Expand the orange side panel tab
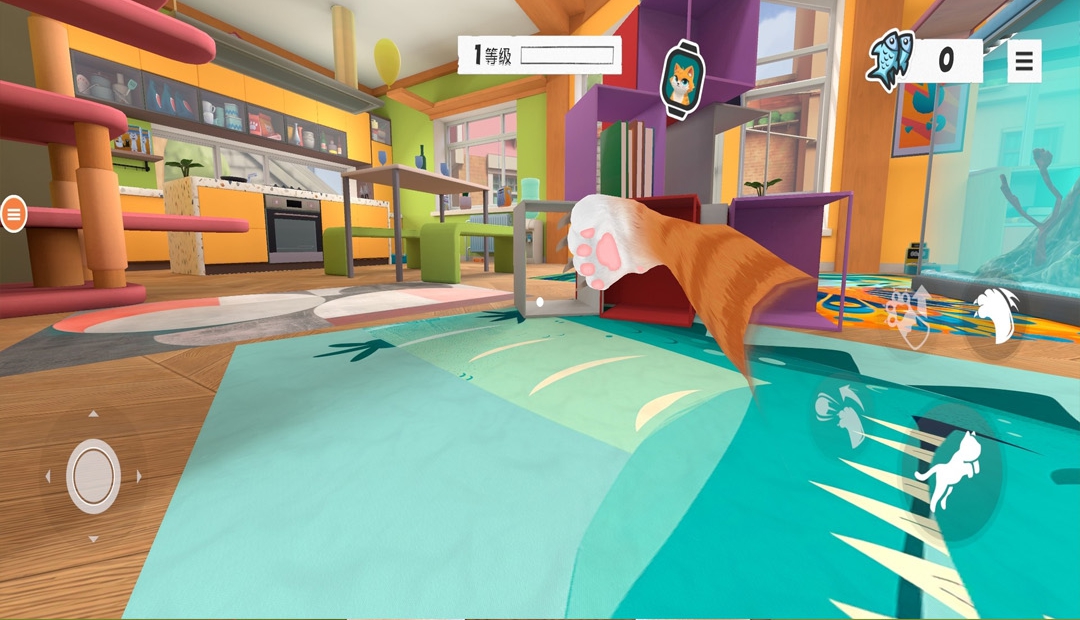 pos(13,213)
